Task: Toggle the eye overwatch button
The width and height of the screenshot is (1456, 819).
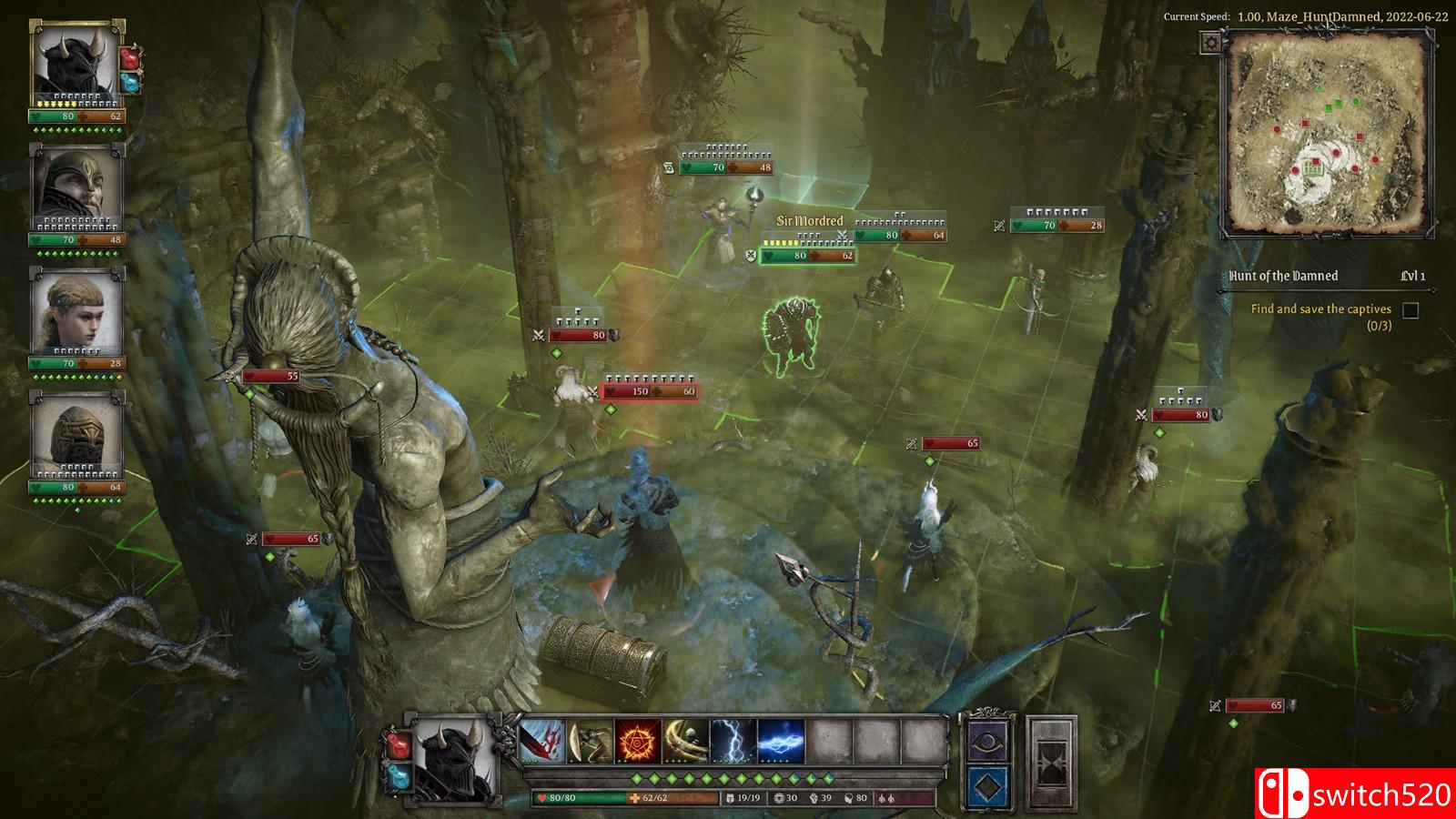Action: [987, 742]
